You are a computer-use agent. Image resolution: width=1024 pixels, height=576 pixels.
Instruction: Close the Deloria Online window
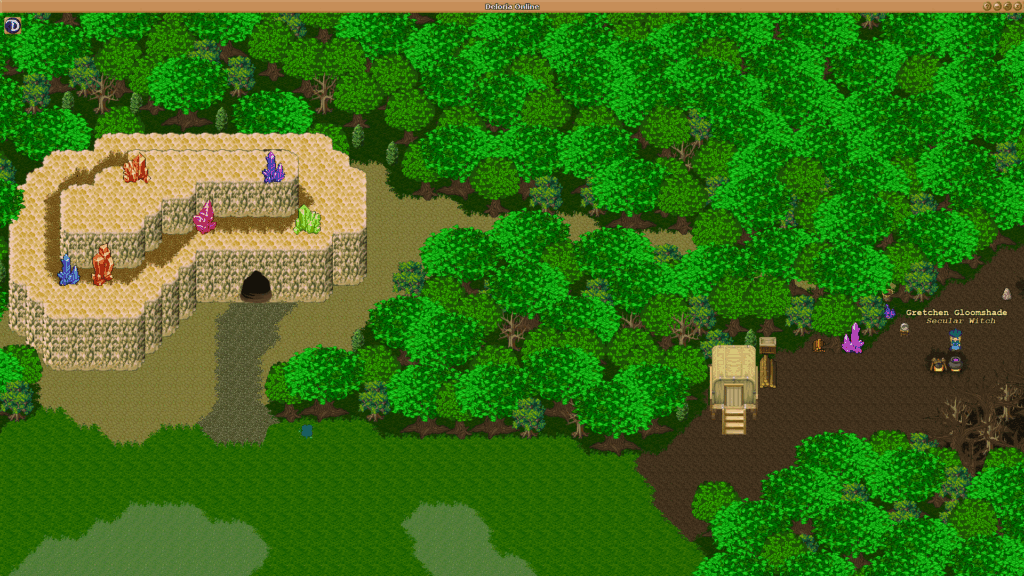pyautogui.click(x=1015, y=6)
